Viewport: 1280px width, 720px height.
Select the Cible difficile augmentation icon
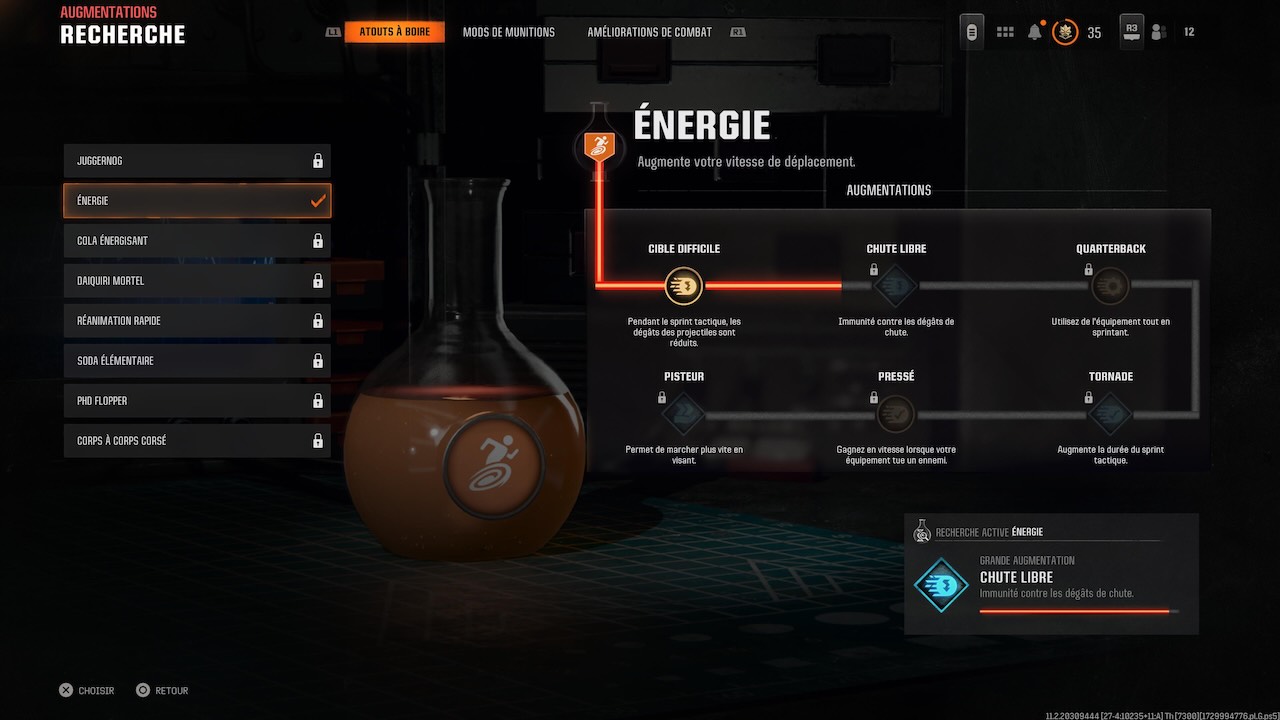coord(684,286)
